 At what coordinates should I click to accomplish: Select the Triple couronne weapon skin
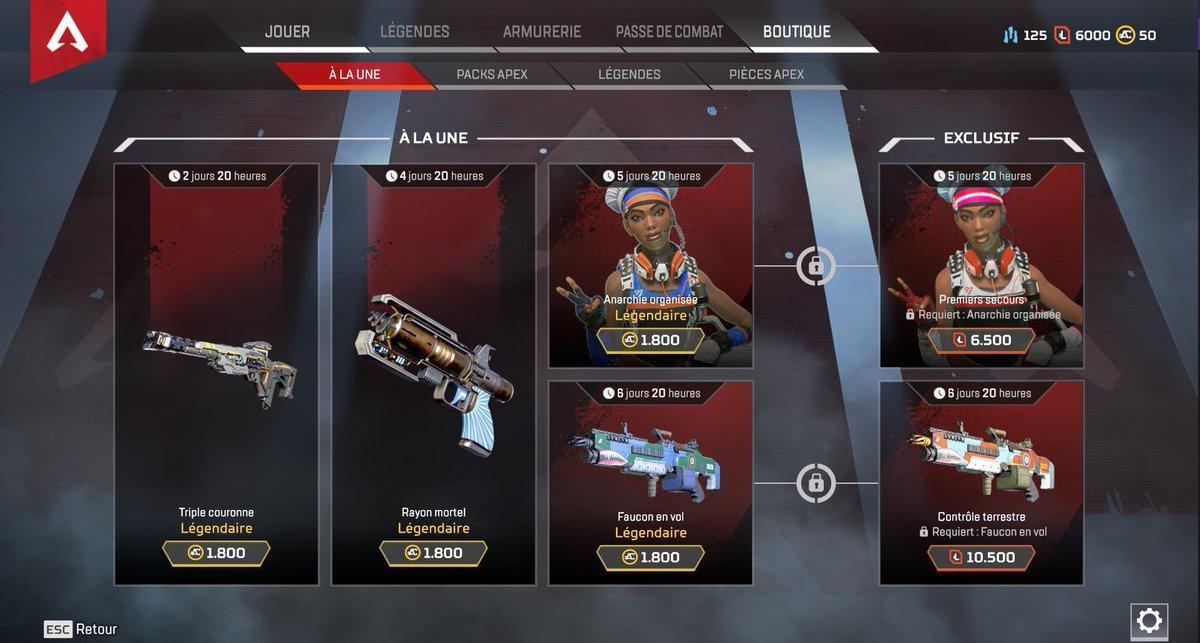point(216,374)
